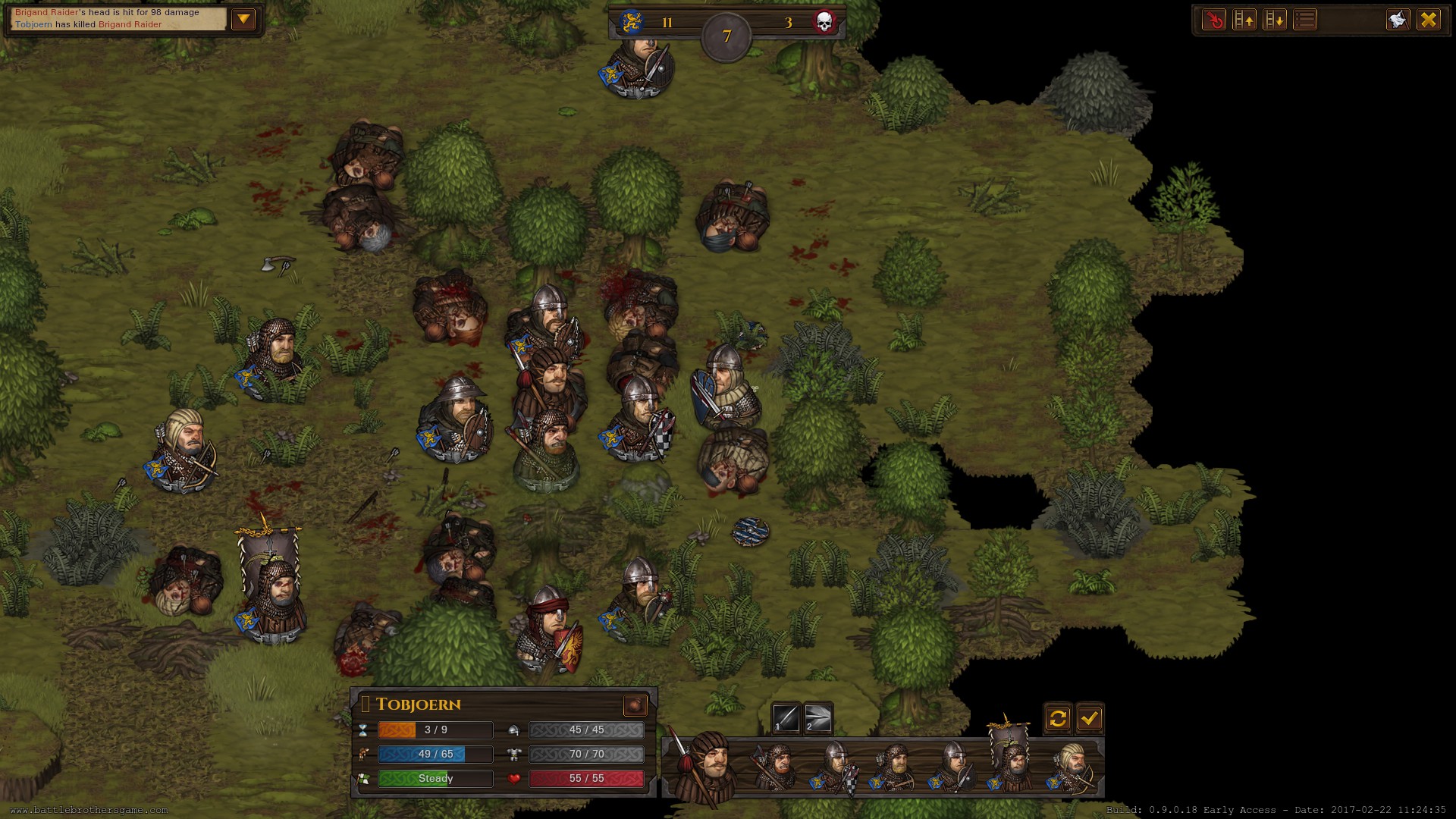Raise camera level with ladder up arrow
This screenshot has height=819, width=1456.
pos(1244,20)
